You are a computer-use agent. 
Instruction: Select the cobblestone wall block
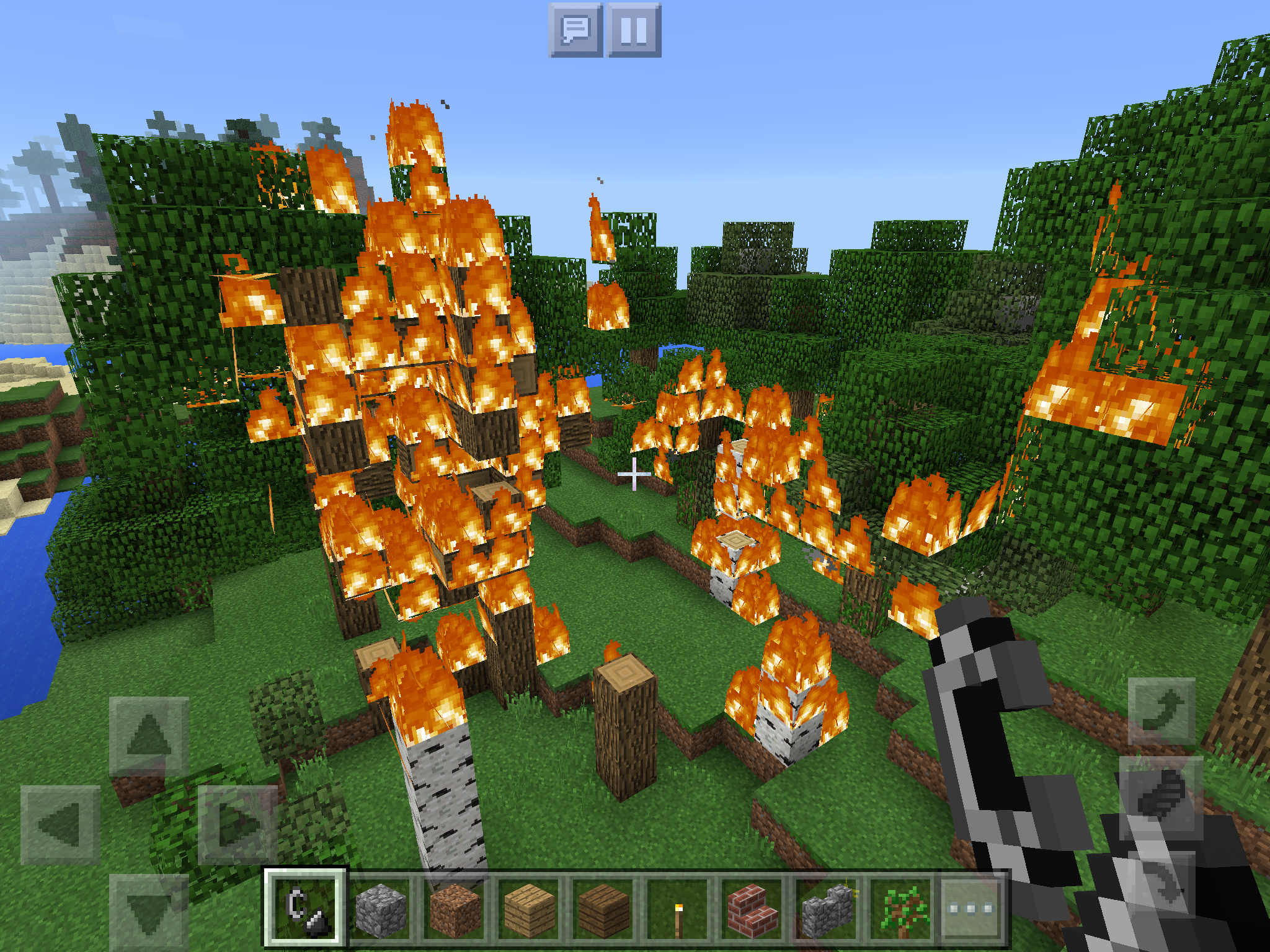coord(825,907)
